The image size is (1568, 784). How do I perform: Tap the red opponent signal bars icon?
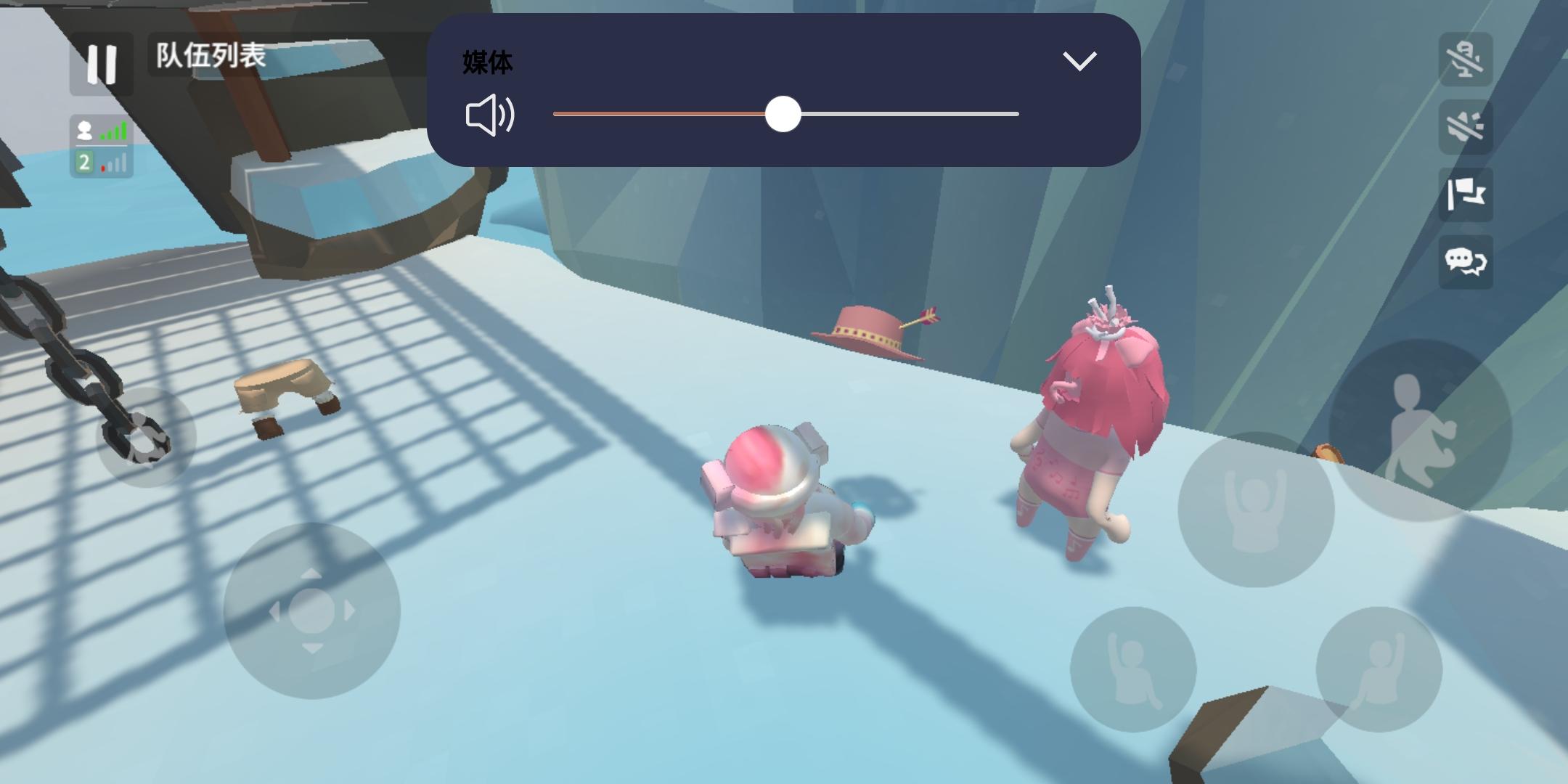113,164
